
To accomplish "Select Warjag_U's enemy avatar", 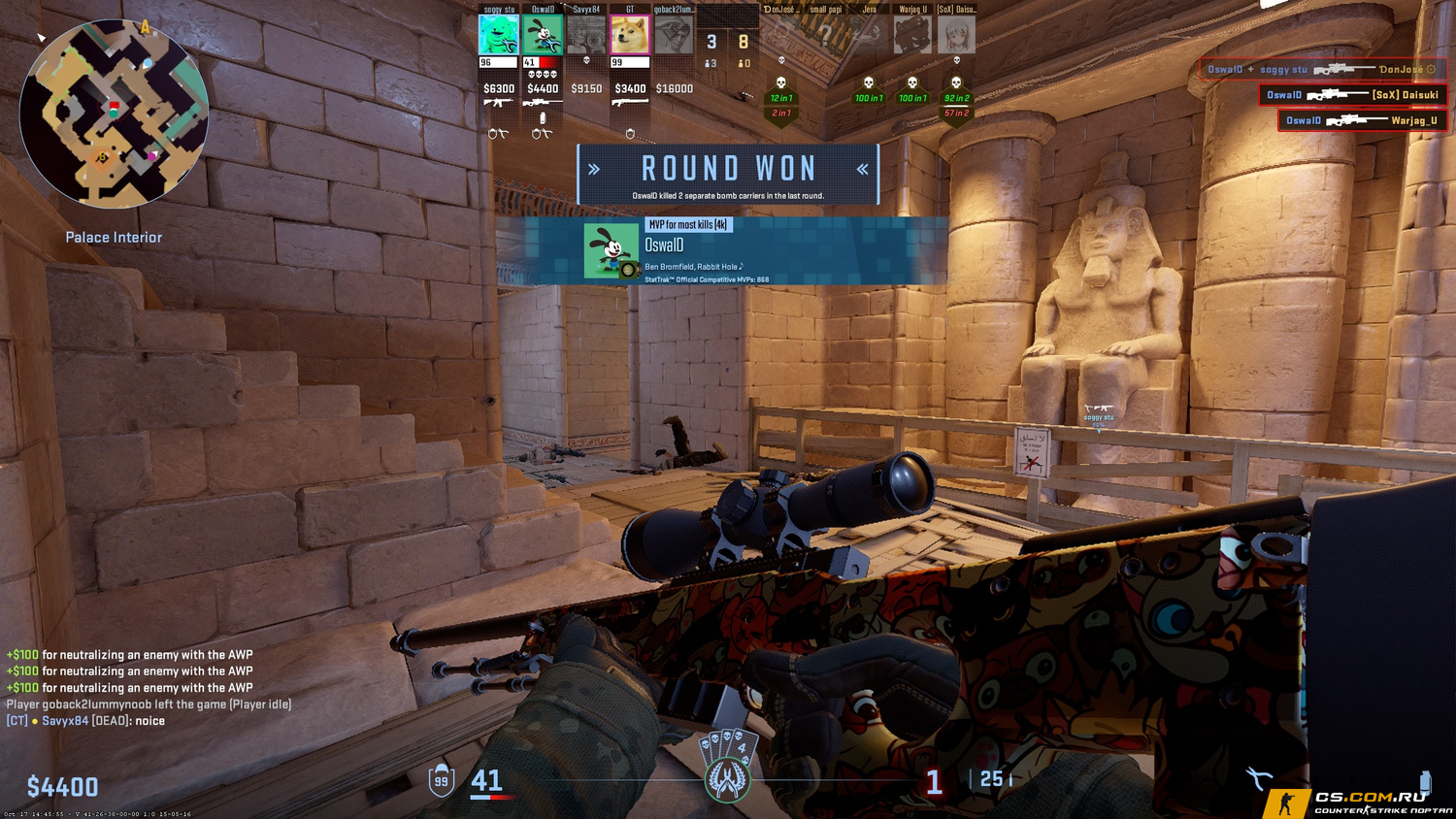I will tap(912, 35).
